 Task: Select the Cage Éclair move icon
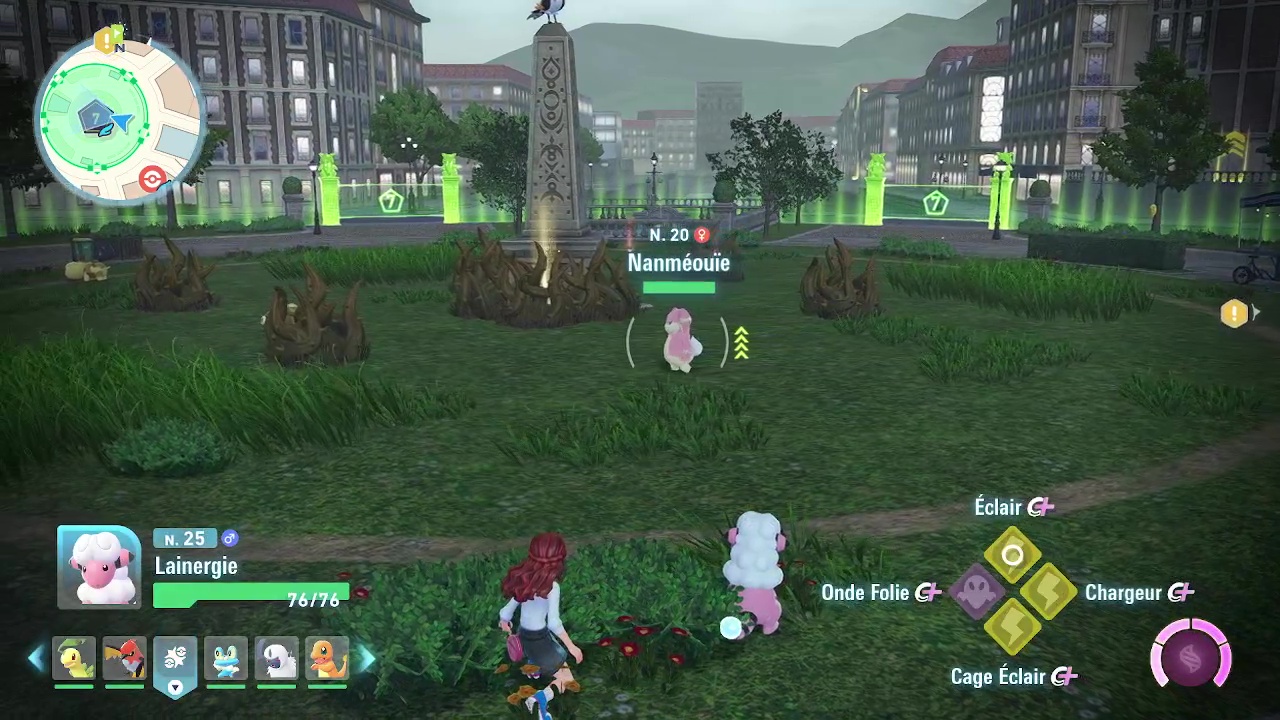(x=1013, y=630)
